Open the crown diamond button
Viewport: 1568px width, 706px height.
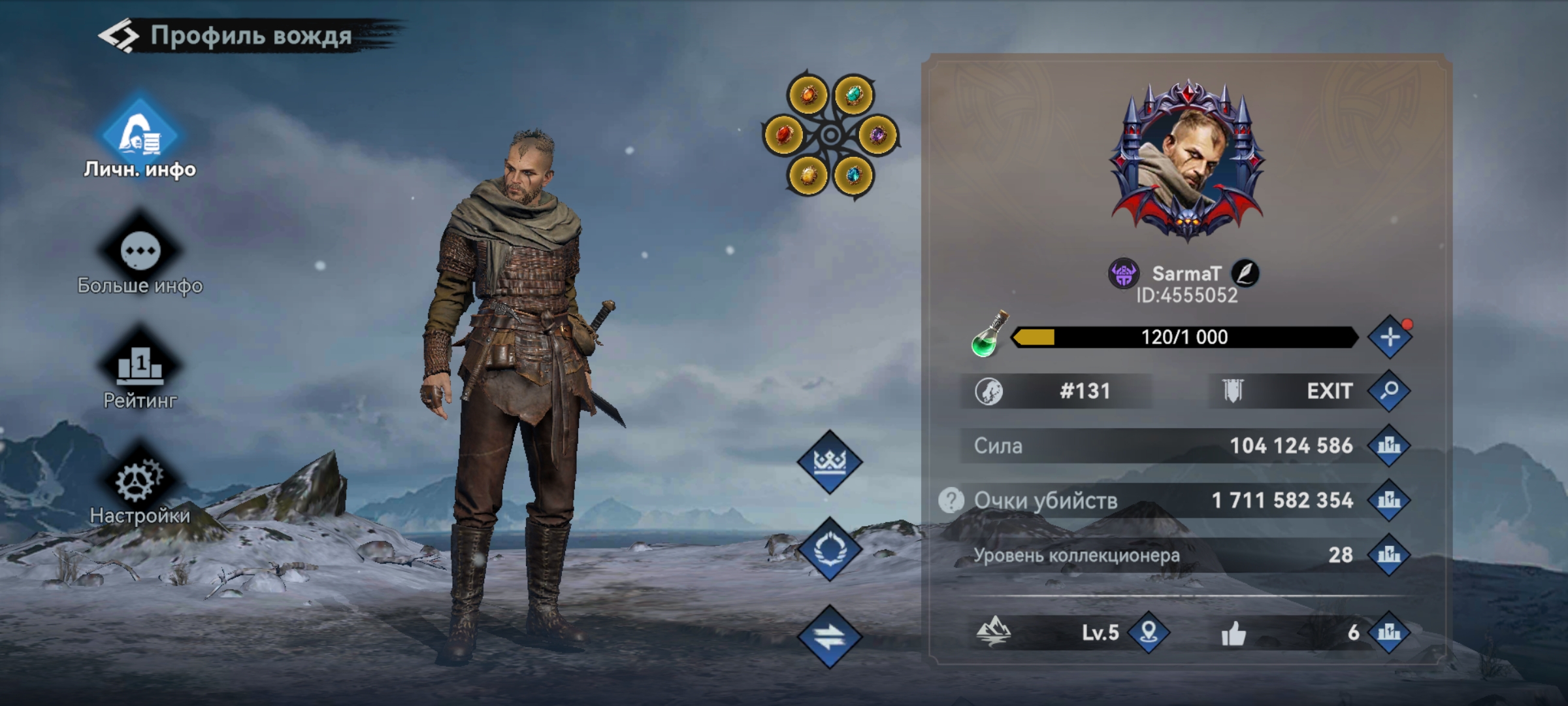[830, 462]
